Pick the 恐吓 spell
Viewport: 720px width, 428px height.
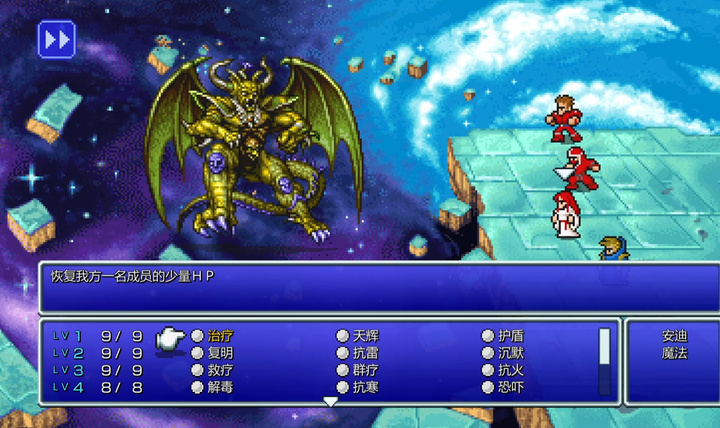(510, 387)
